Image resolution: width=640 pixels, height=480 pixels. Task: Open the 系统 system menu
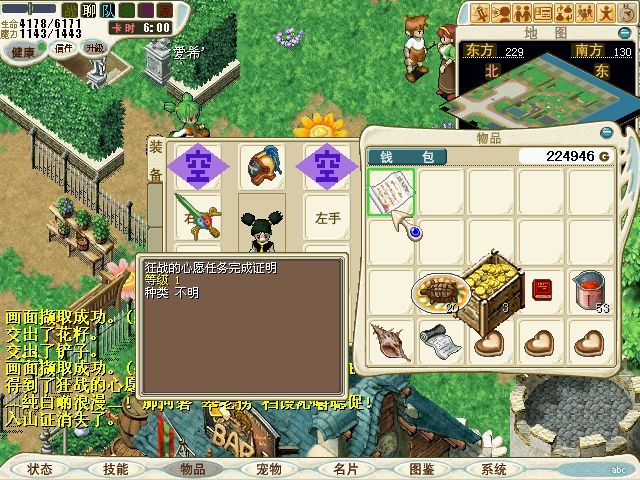click(494, 468)
